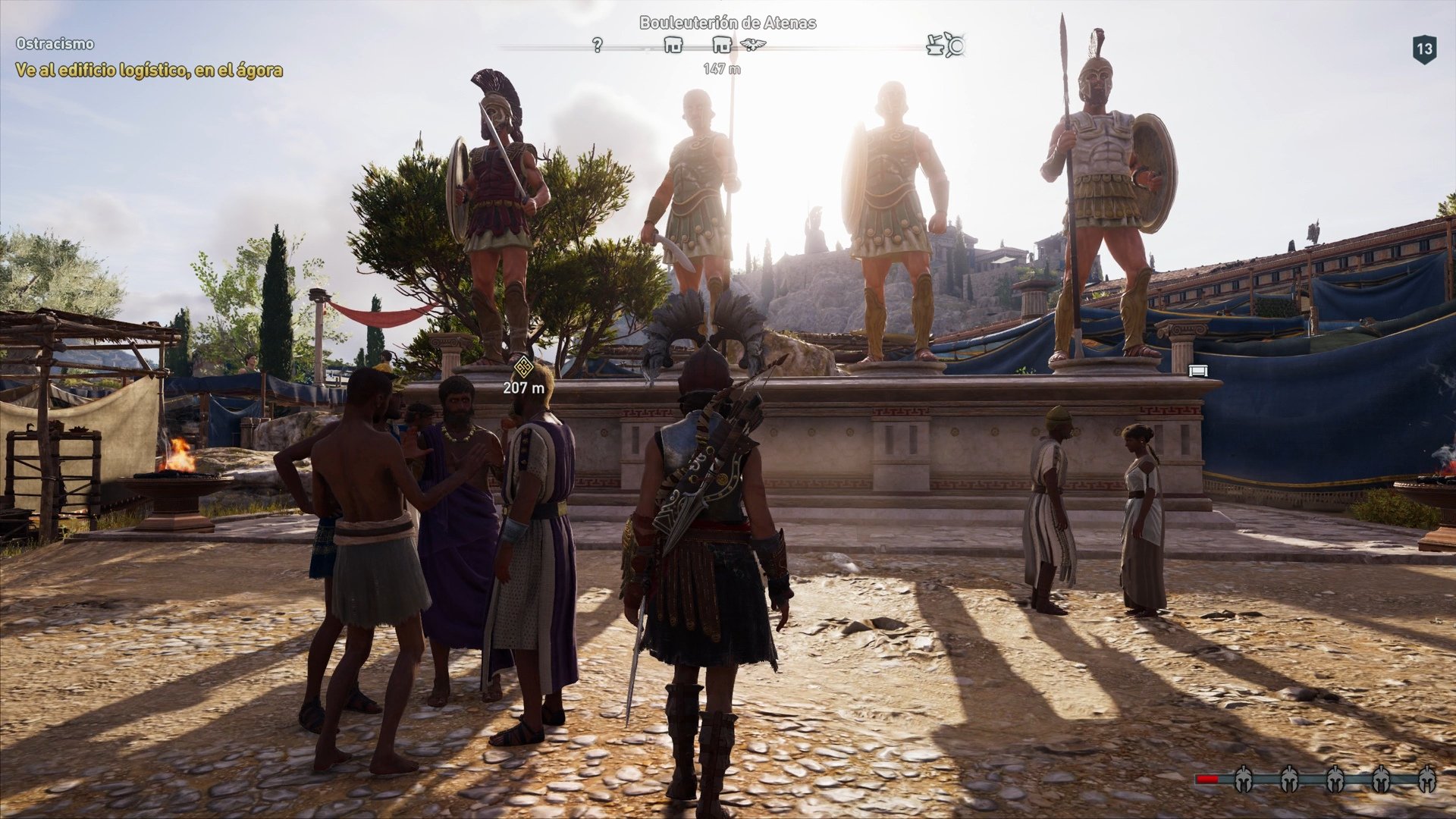Click the third helmet on the bounty meter
This screenshot has height=819, width=1456.
coord(1335,780)
